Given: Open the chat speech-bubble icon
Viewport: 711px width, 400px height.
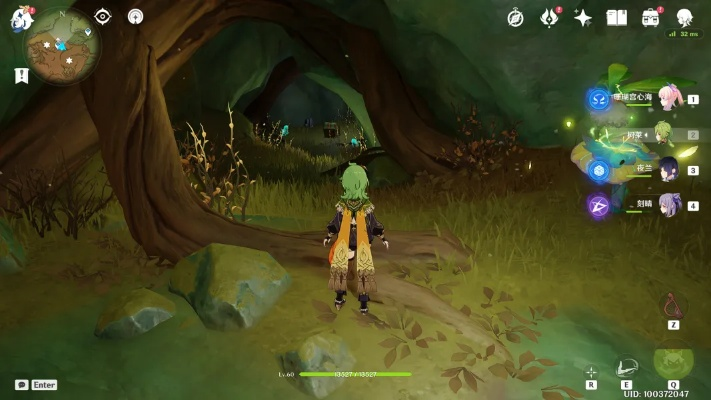Looking at the screenshot, I should click(21, 384).
